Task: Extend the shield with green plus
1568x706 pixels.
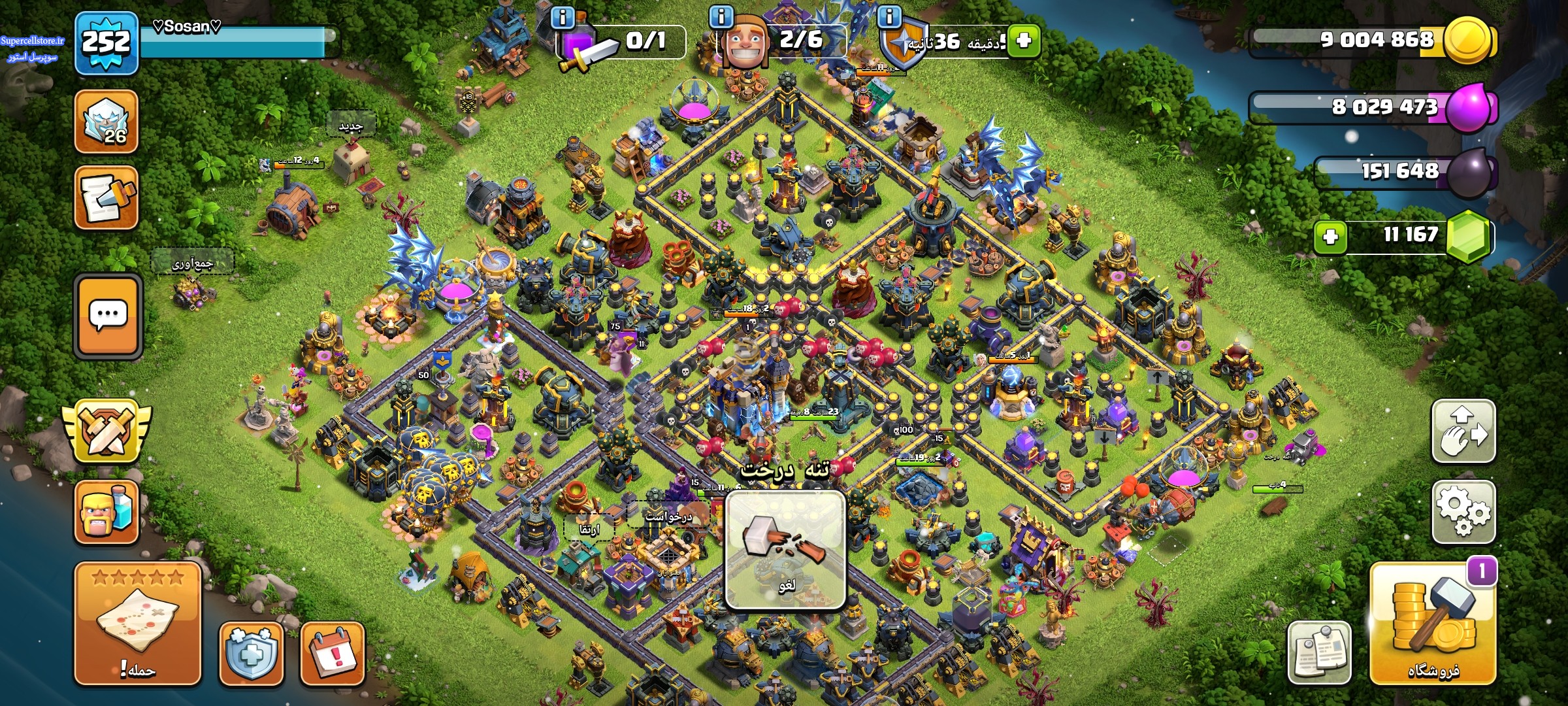Action: click(1023, 41)
